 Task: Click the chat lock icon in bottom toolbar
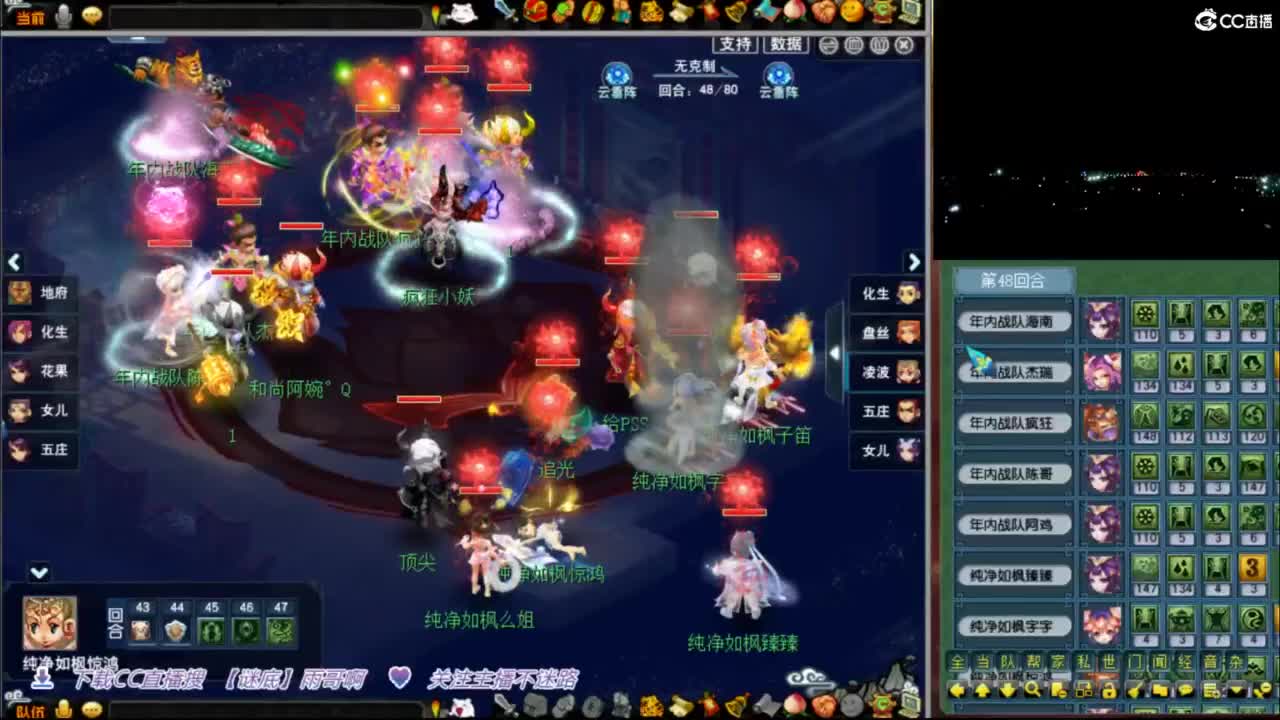1110,690
